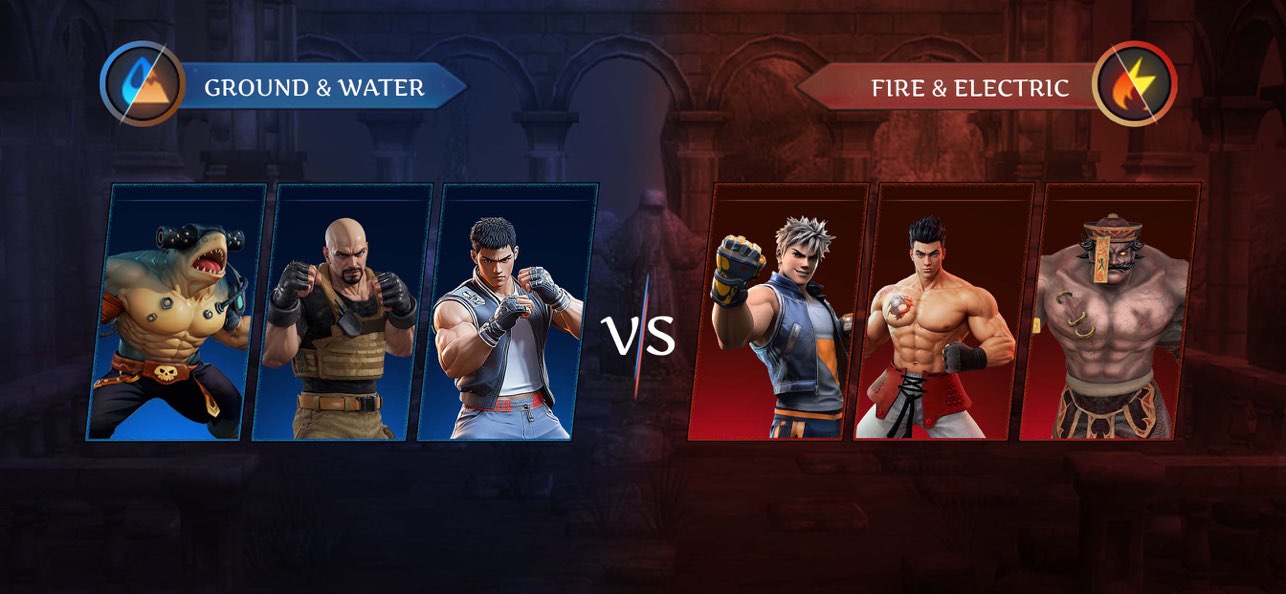1286x594 pixels.
Task: Click the Fire & Electric team banner
Action: (x=968, y=88)
